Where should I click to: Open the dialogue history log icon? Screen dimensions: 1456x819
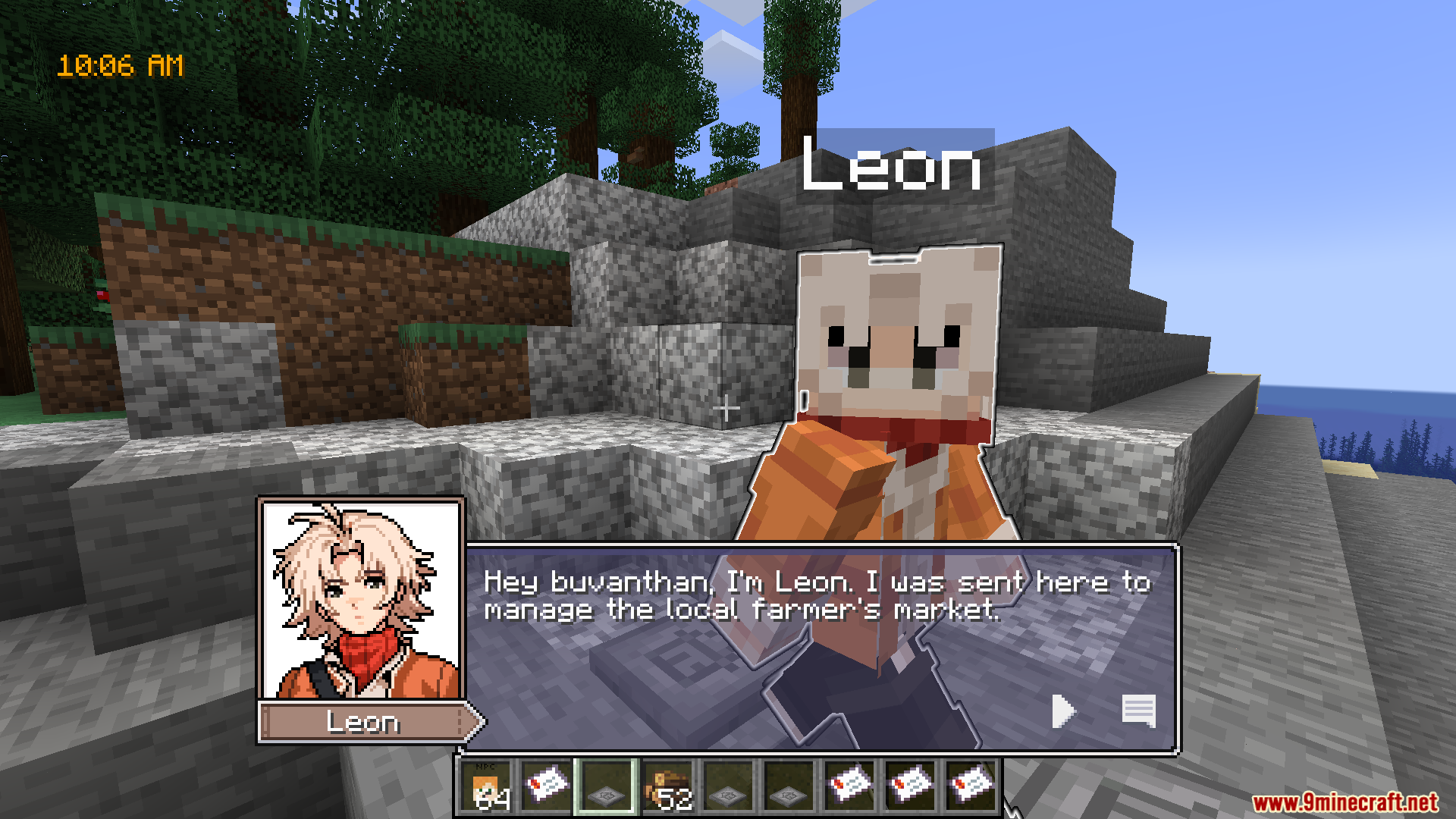(1138, 711)
